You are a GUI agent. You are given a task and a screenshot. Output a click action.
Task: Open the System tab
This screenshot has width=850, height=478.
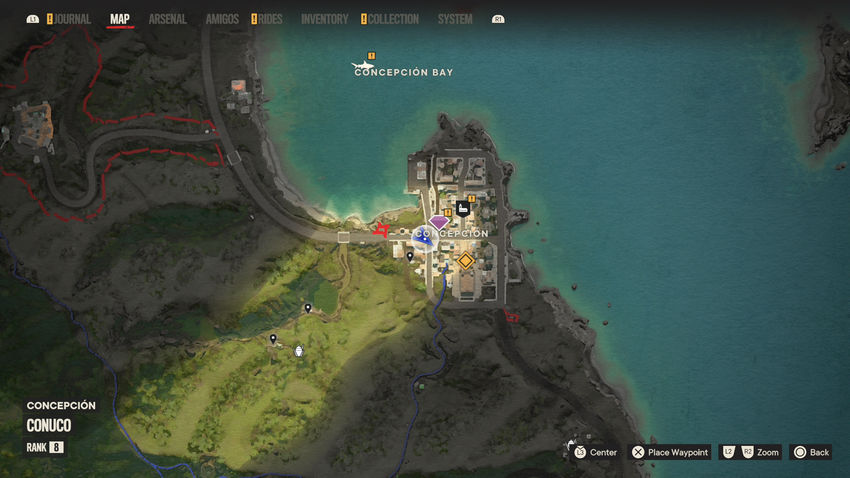[x=455, y=19]
